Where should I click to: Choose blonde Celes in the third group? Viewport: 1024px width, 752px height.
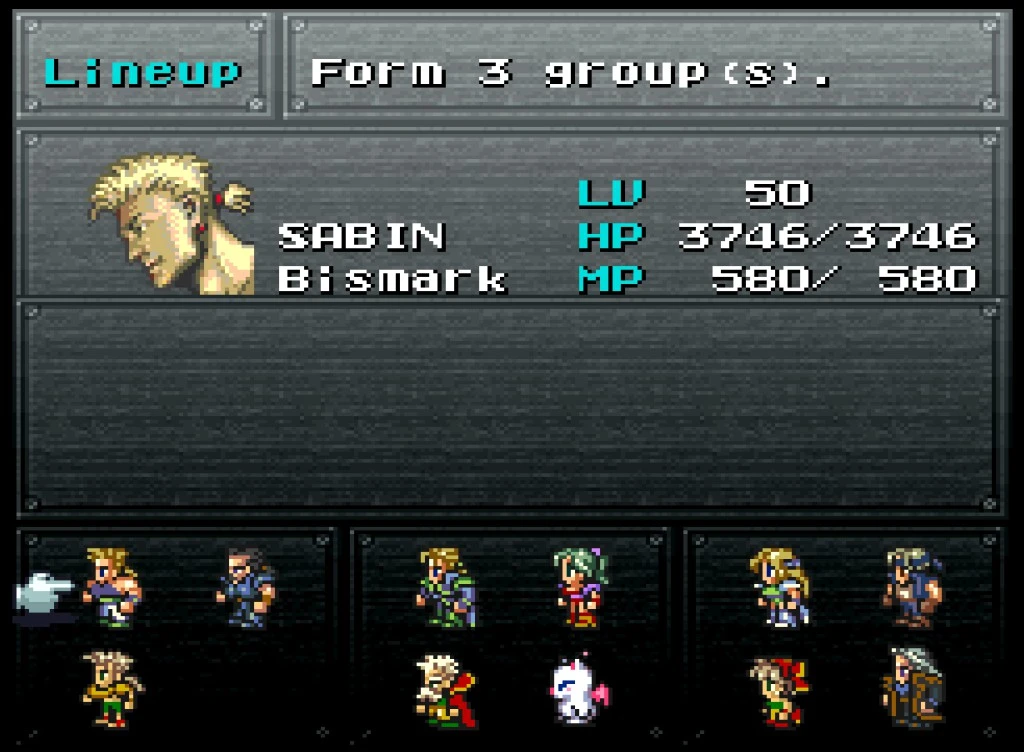[x=779, y=588]
